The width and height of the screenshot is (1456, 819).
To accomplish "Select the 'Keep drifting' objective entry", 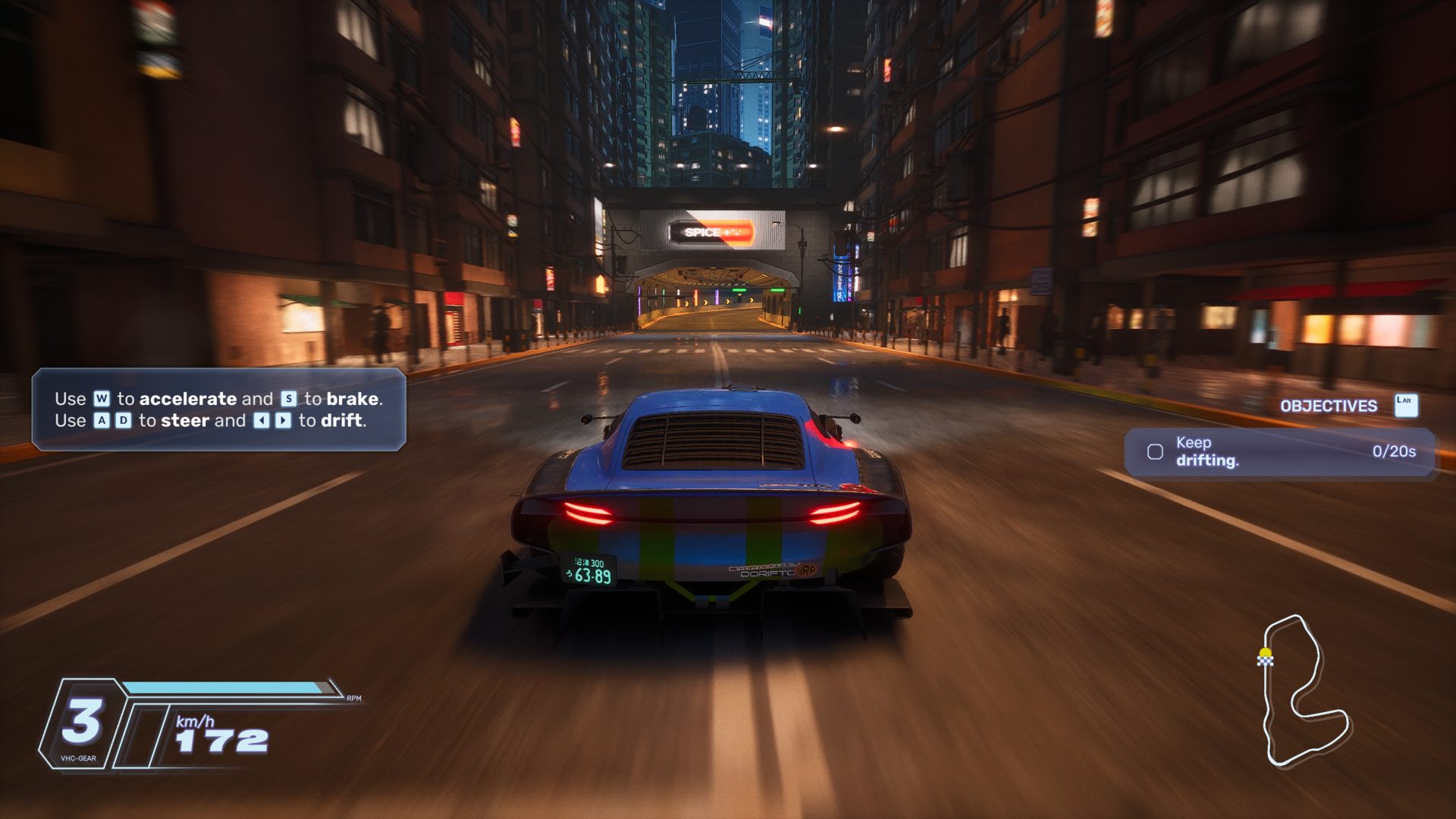I will 1279,452.
